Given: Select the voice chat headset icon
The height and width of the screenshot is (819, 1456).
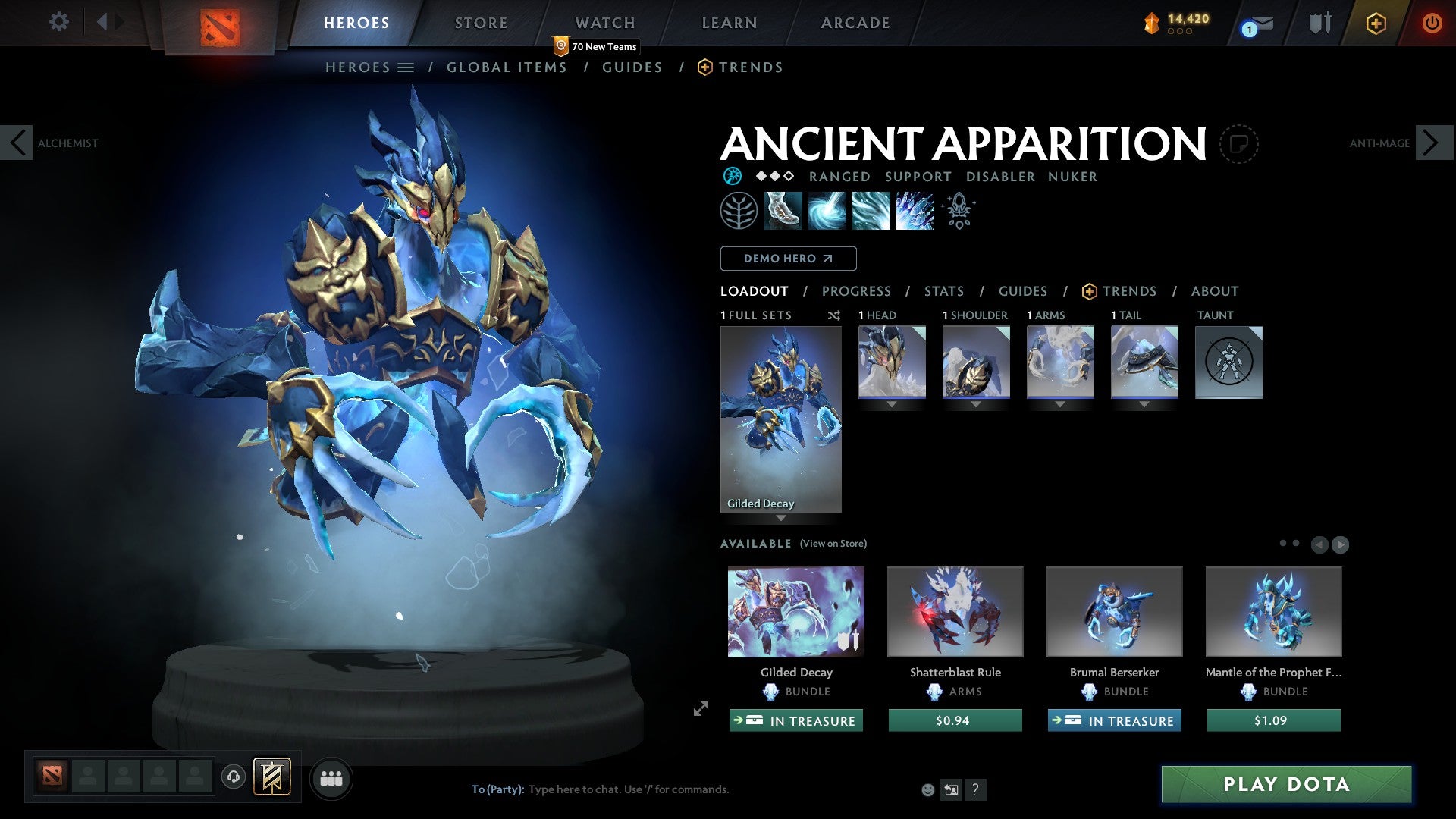Looking at the screenshot, I should [233, 777].
